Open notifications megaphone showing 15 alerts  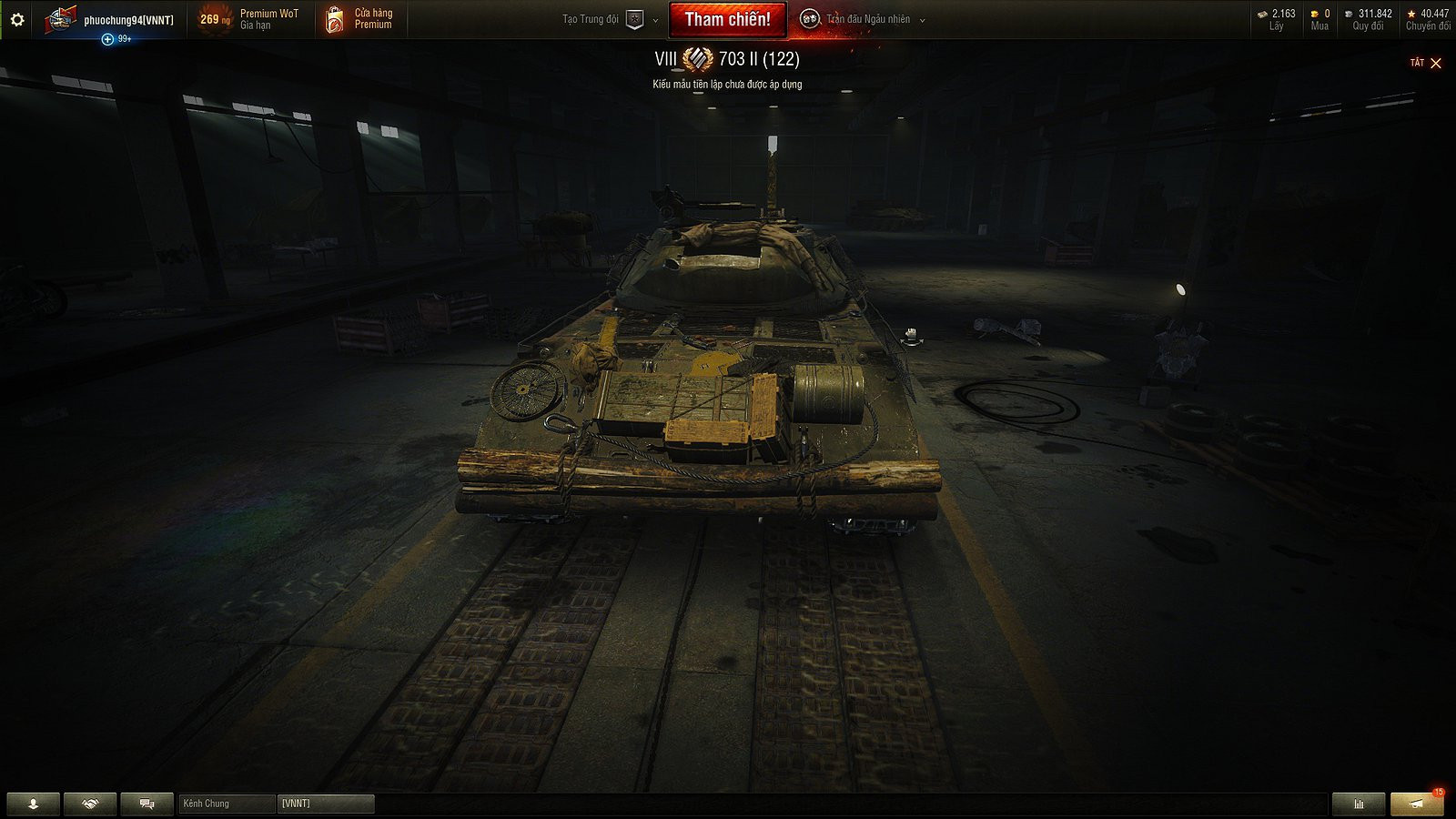(1417, 804)
